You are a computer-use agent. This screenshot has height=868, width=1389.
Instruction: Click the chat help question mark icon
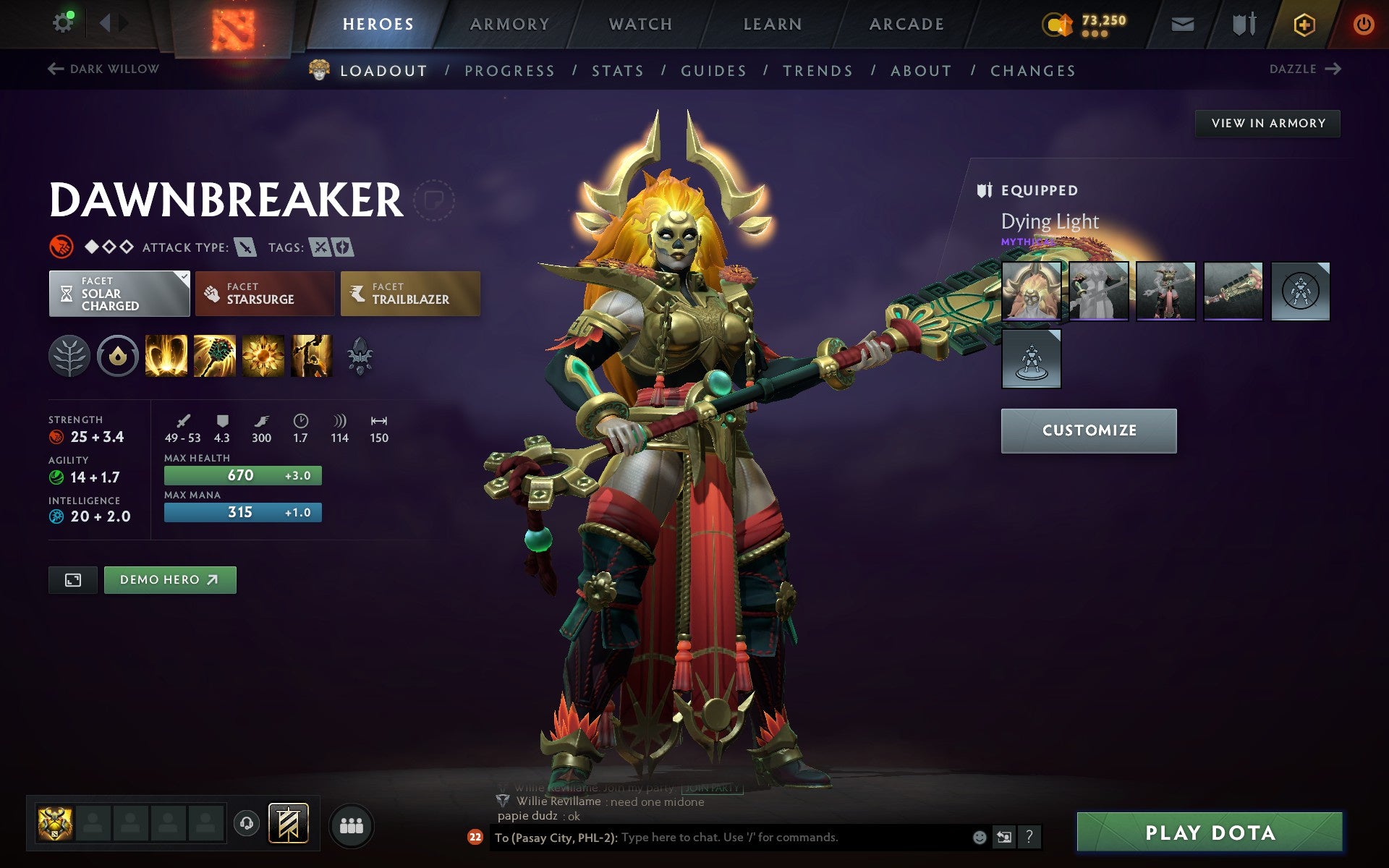coord(1029,838)
